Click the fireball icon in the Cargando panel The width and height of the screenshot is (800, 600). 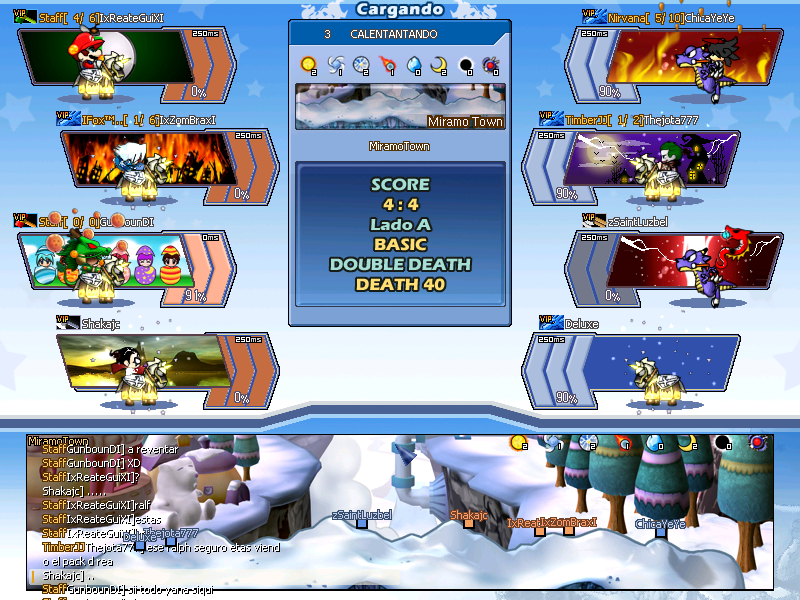pyautogui.click(x=387, y=65)
